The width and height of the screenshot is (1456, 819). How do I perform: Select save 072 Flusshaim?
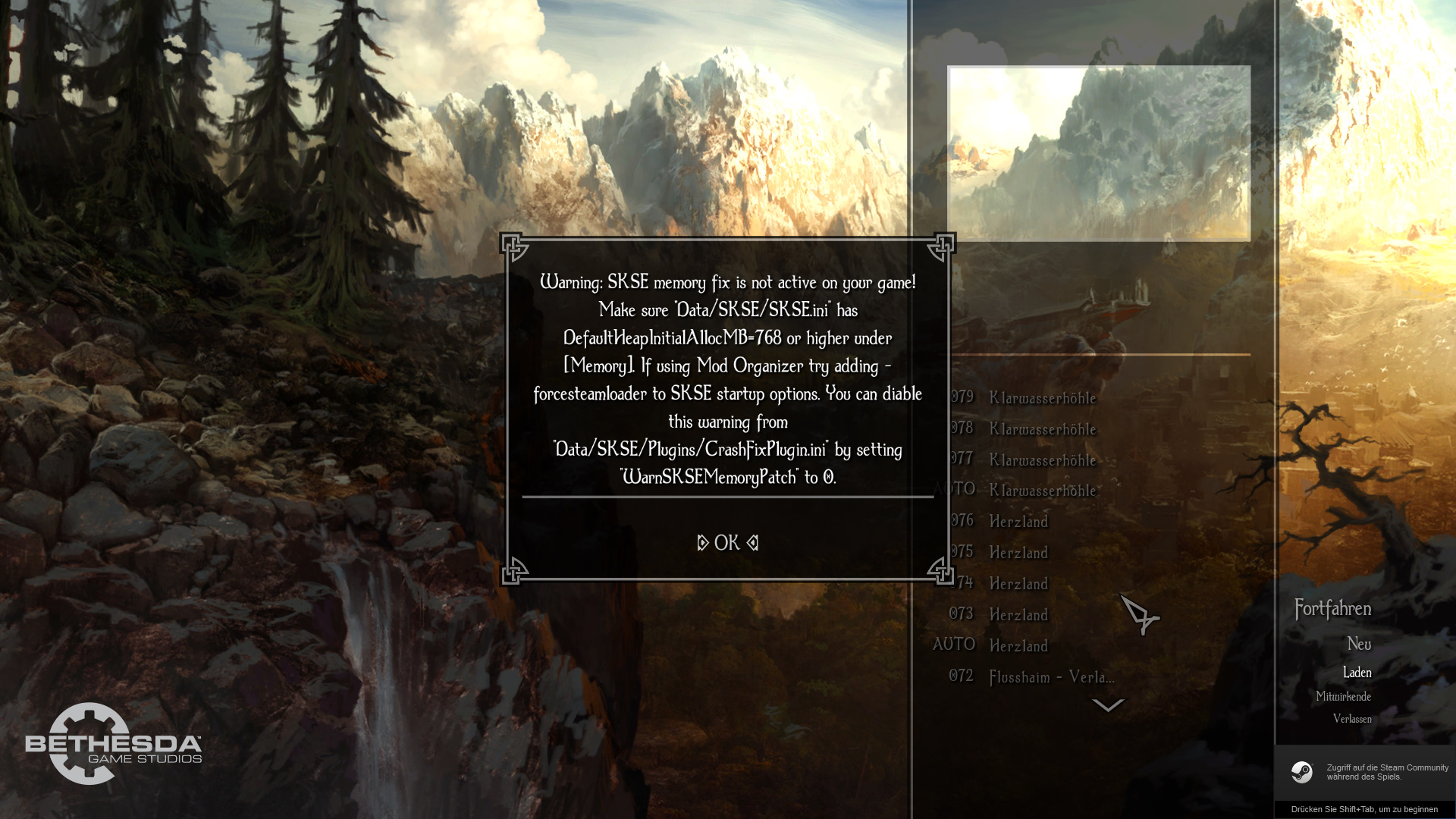[1051, 677]
